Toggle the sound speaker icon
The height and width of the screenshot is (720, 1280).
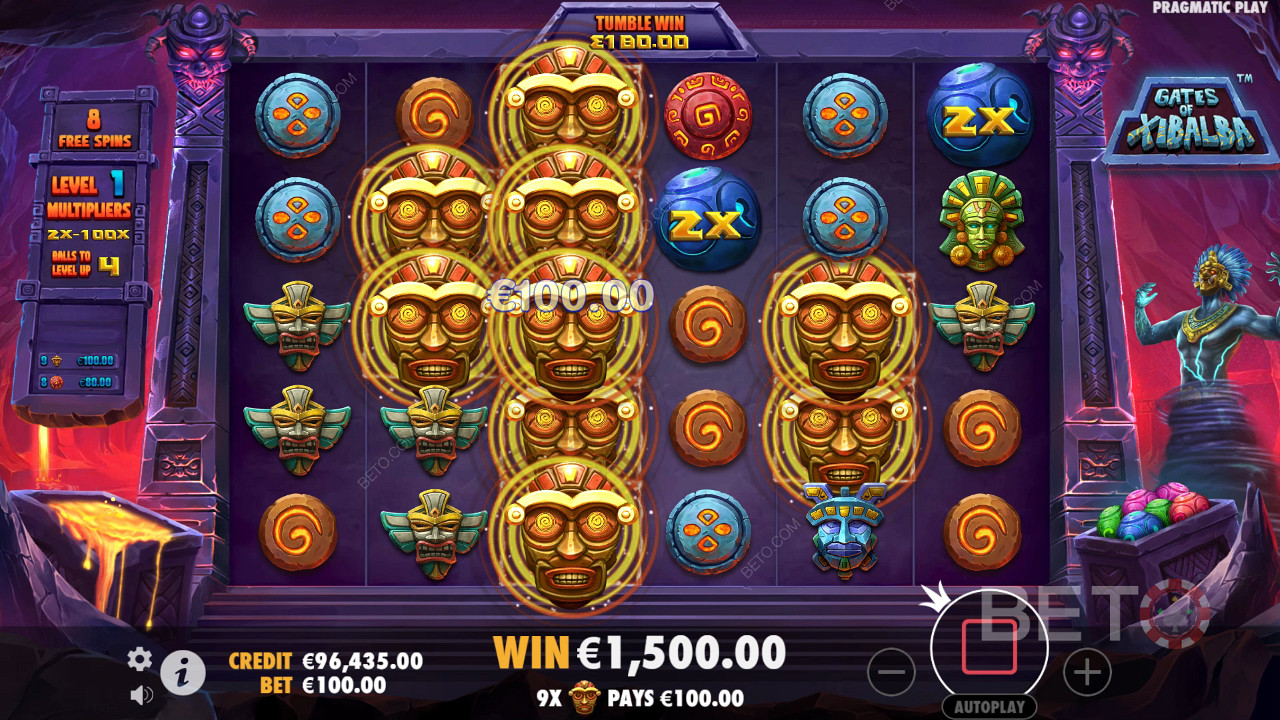pyautogui.click(x=141, y=694)
